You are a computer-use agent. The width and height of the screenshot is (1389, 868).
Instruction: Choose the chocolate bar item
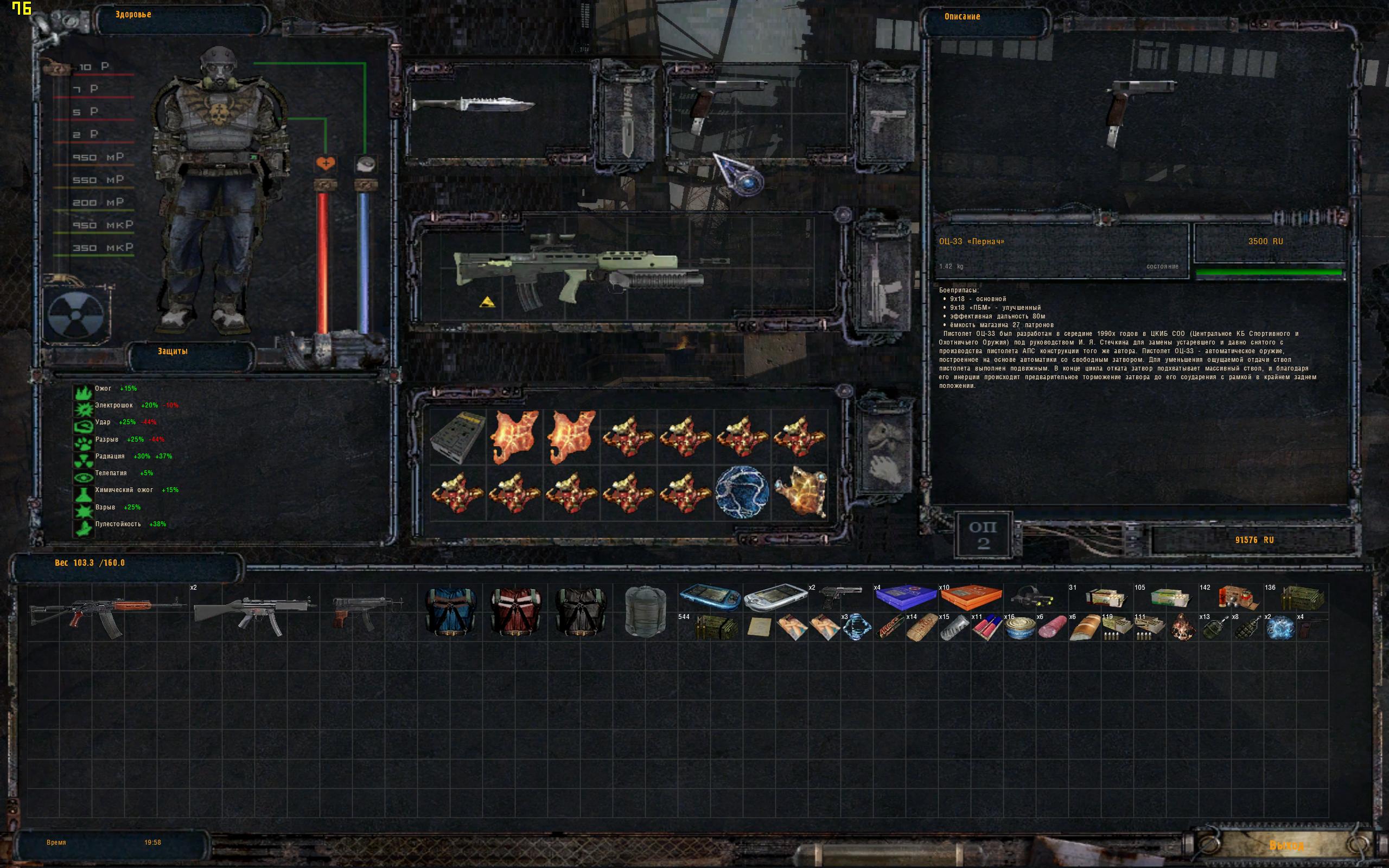click(x=889, y=629)
